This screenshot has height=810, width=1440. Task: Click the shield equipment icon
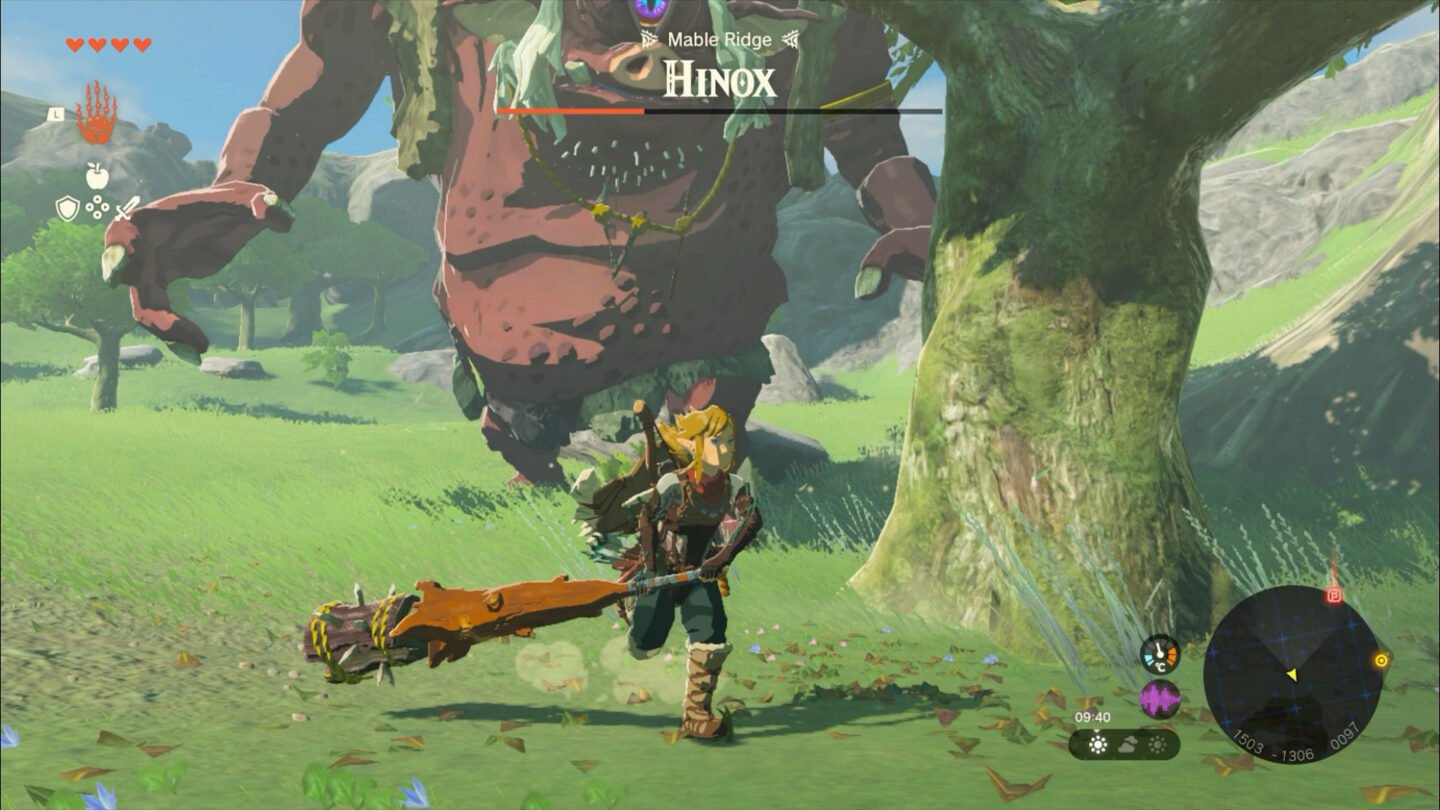click(x=66, y=205)
